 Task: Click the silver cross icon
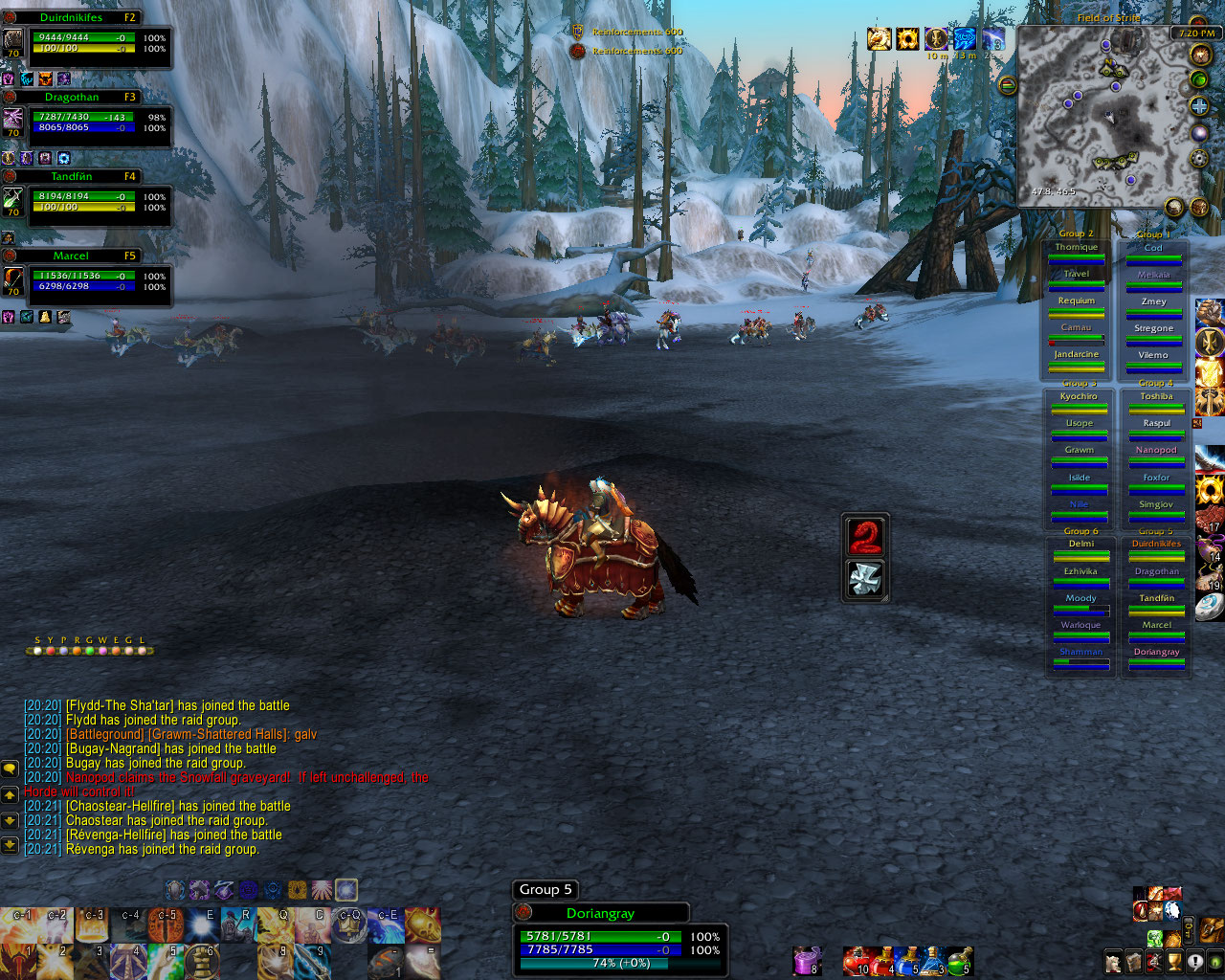click(865, 579)
